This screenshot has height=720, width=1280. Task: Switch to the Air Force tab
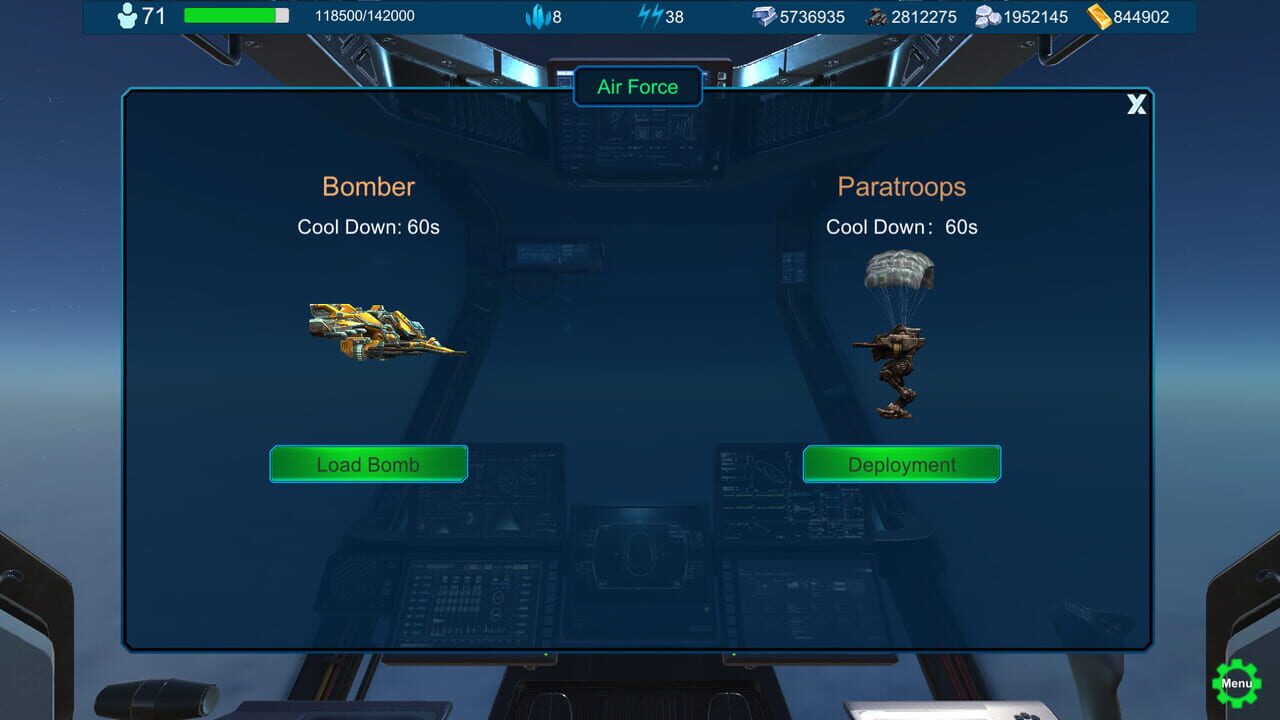click(x=637, y=86)
